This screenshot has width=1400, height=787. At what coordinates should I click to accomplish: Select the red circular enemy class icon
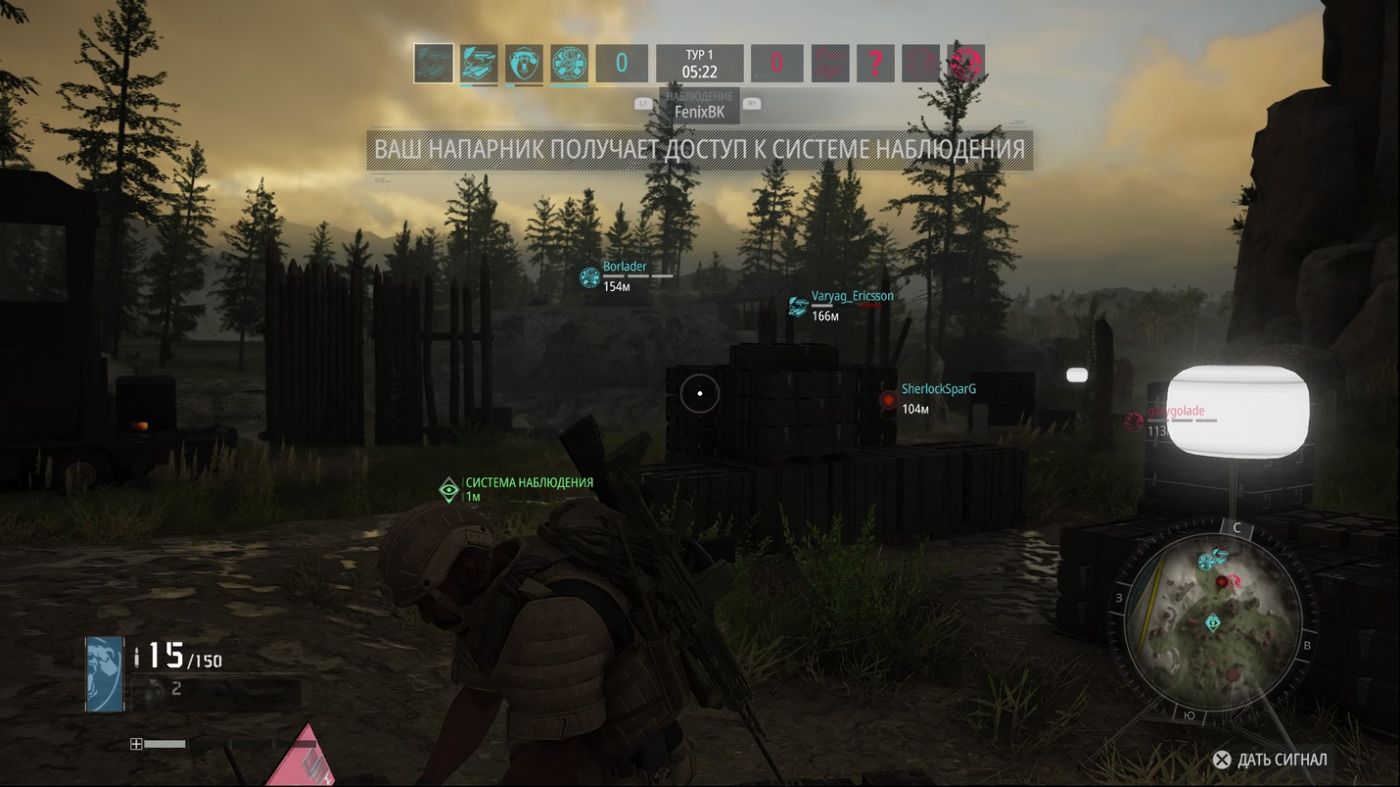[x=966, y=63]
